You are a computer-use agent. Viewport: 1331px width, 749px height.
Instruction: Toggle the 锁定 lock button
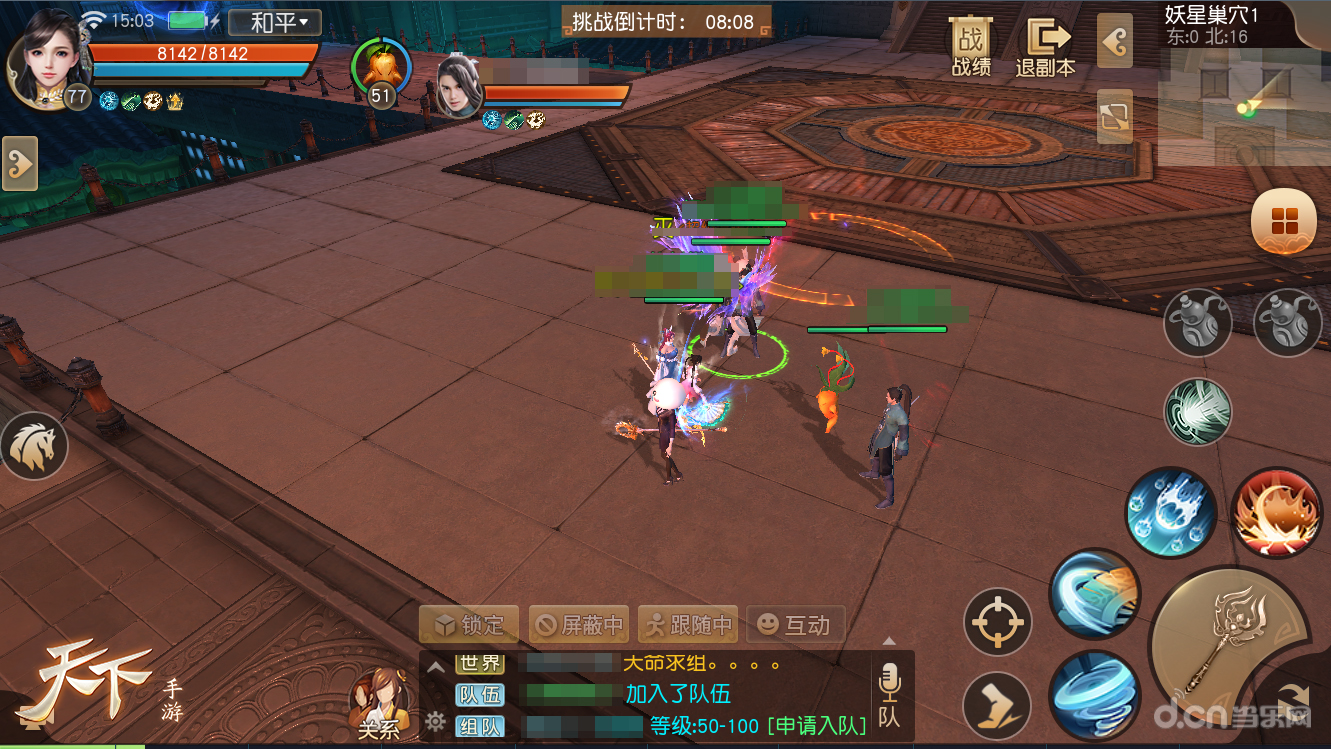[469, 625]
